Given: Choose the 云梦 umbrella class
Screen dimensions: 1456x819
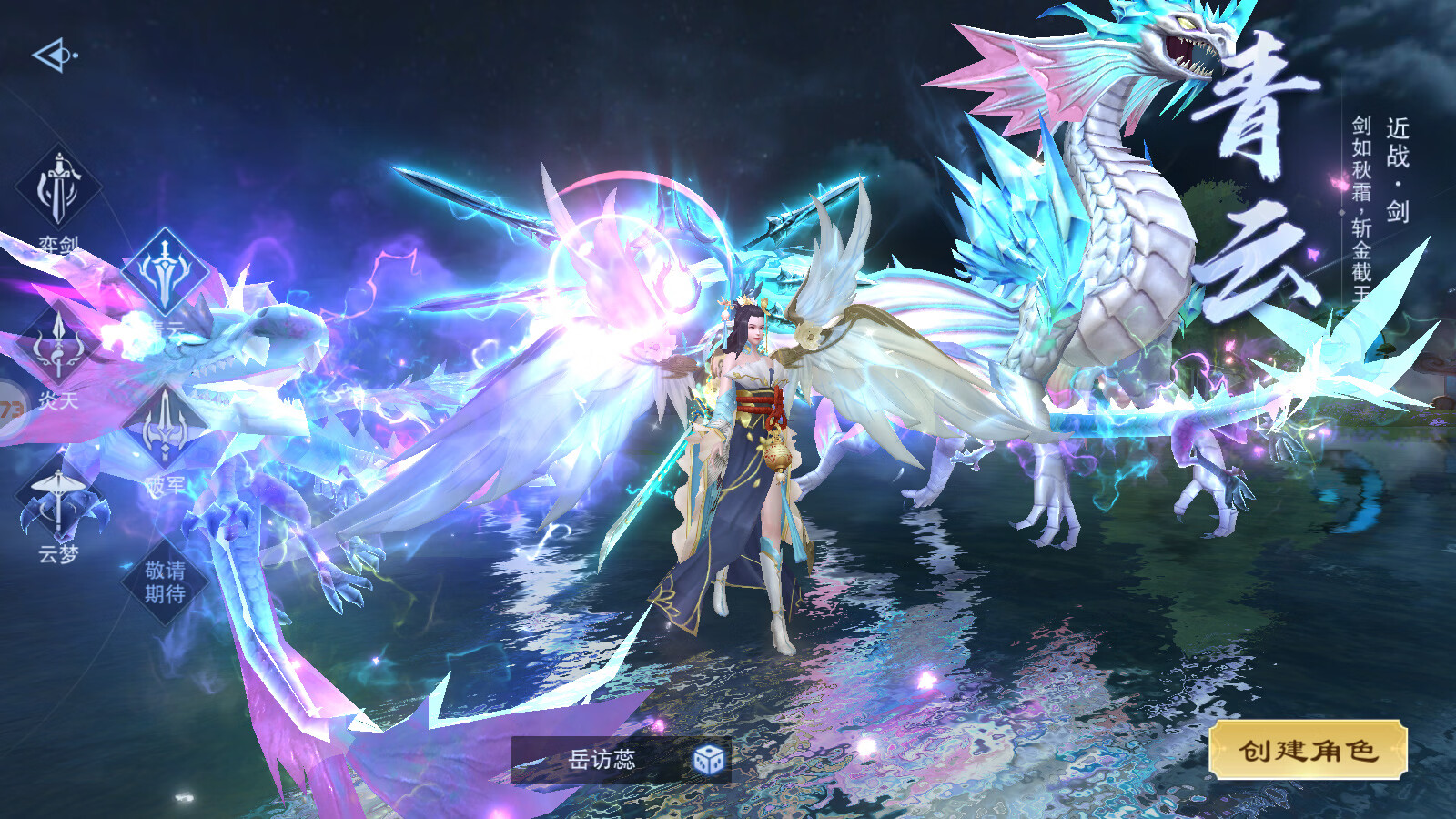Looking at the screenshot, I should 58,500.
